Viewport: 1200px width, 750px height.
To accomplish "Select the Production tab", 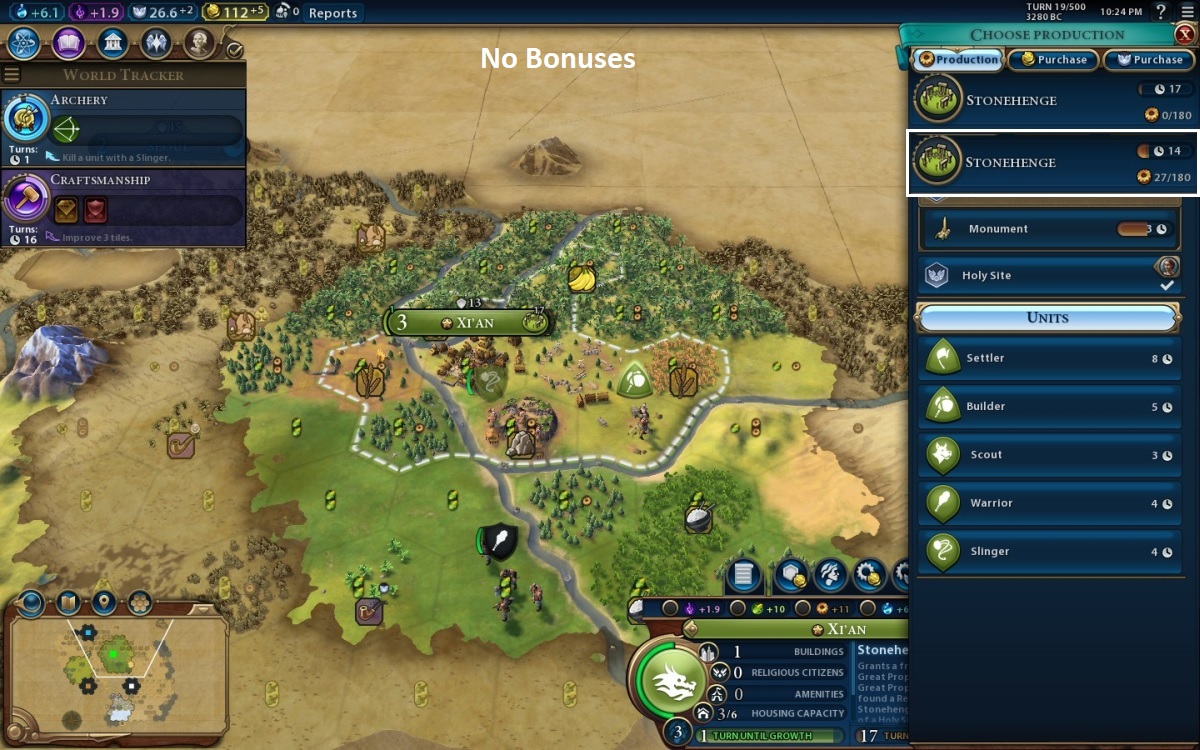I will (x=958, y=60).
